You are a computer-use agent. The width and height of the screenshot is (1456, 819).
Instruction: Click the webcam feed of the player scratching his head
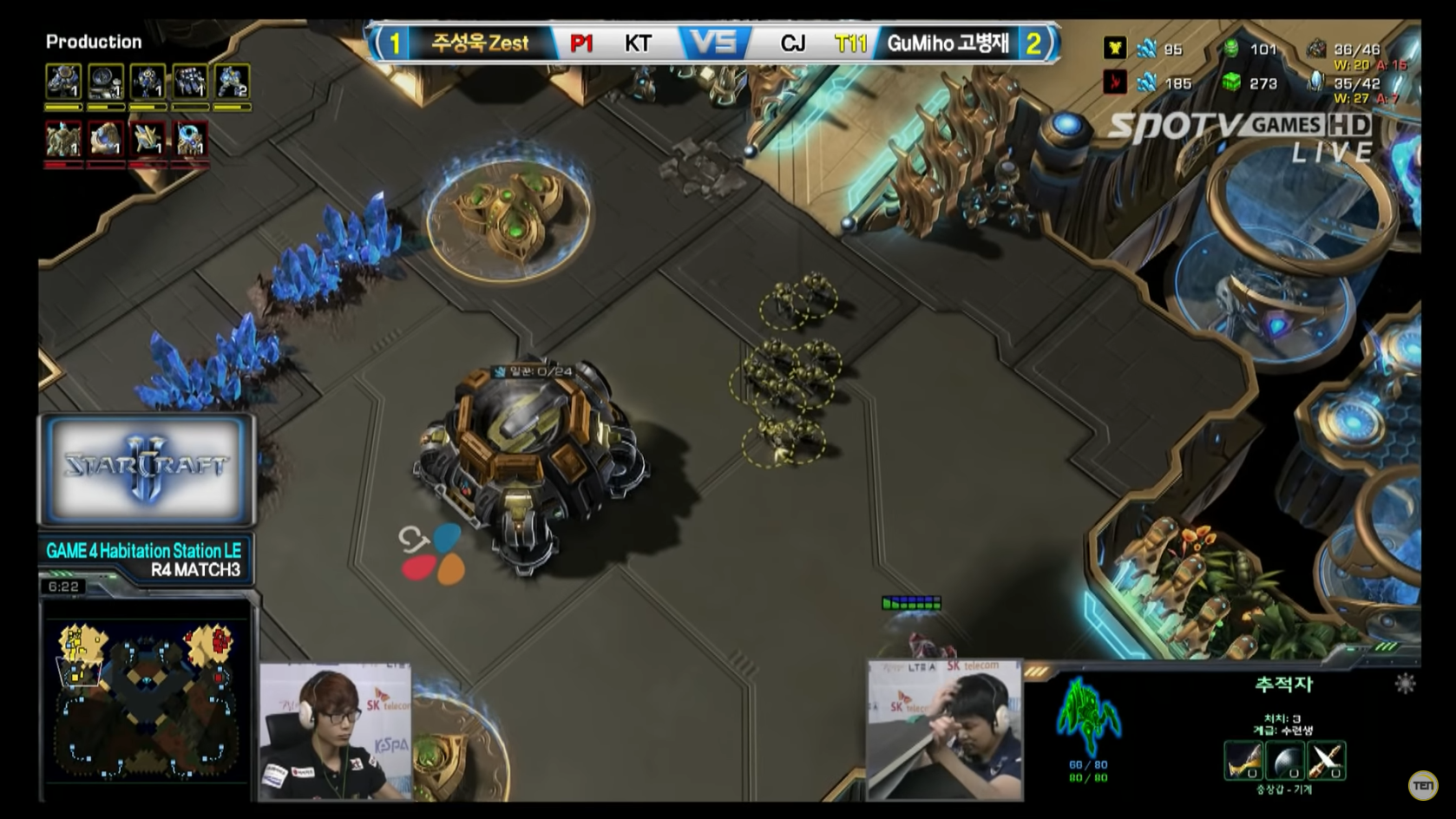click(x=945, y=730)
